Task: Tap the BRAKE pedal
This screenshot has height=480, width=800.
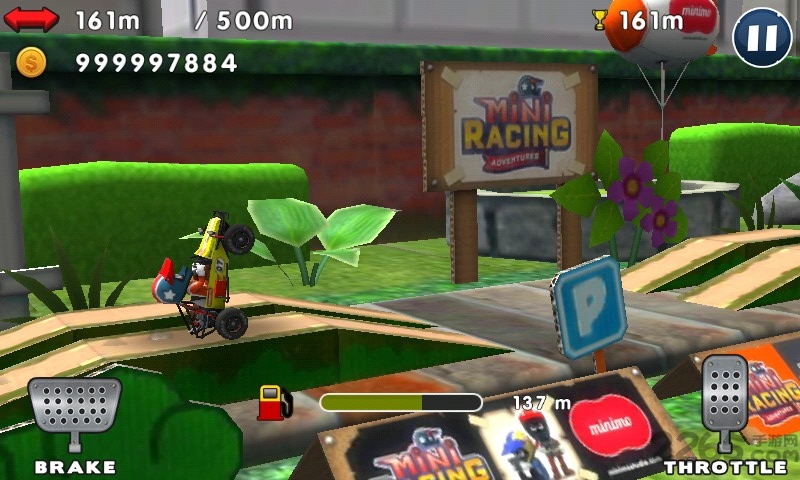Action: [73, 412]
